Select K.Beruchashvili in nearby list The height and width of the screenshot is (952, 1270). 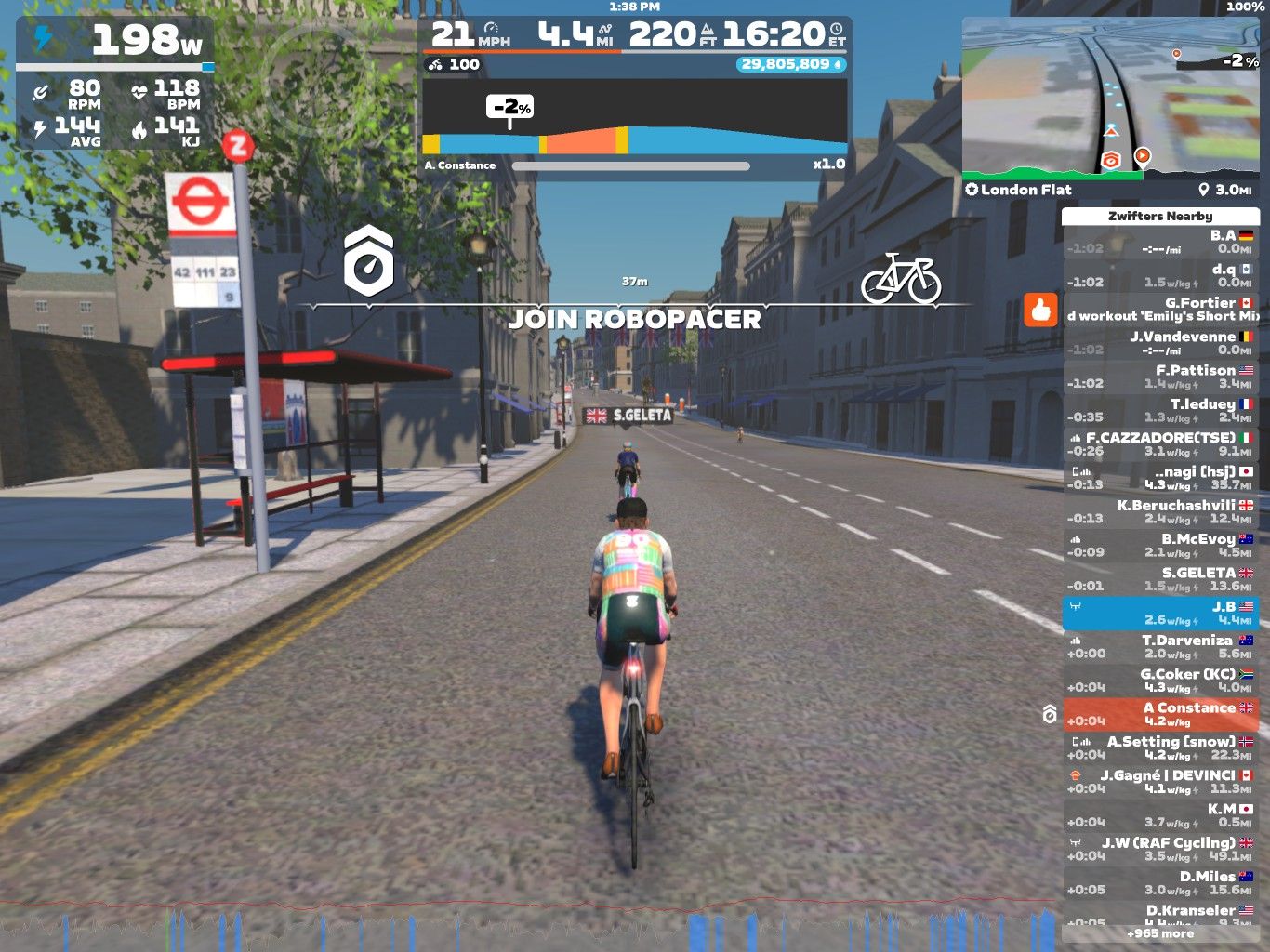(1160, 511)
